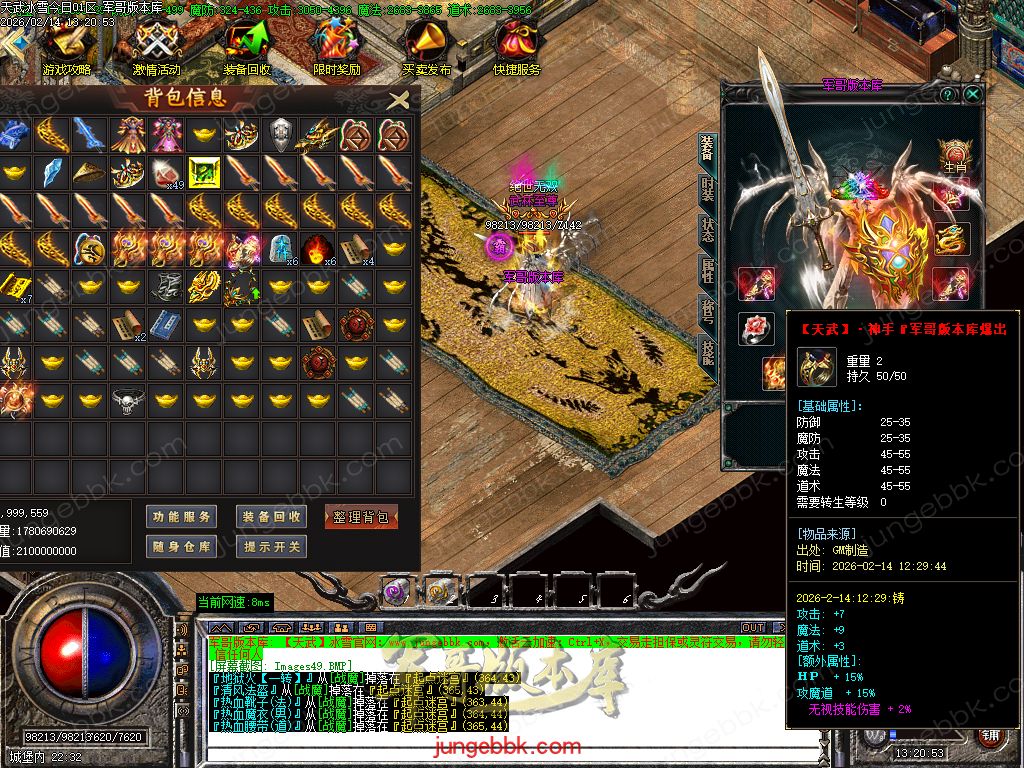This screenshot has width=1024, height=768.
Task: Open the 快捷服务 red pouch icon
Action: [x=516, y=45]
